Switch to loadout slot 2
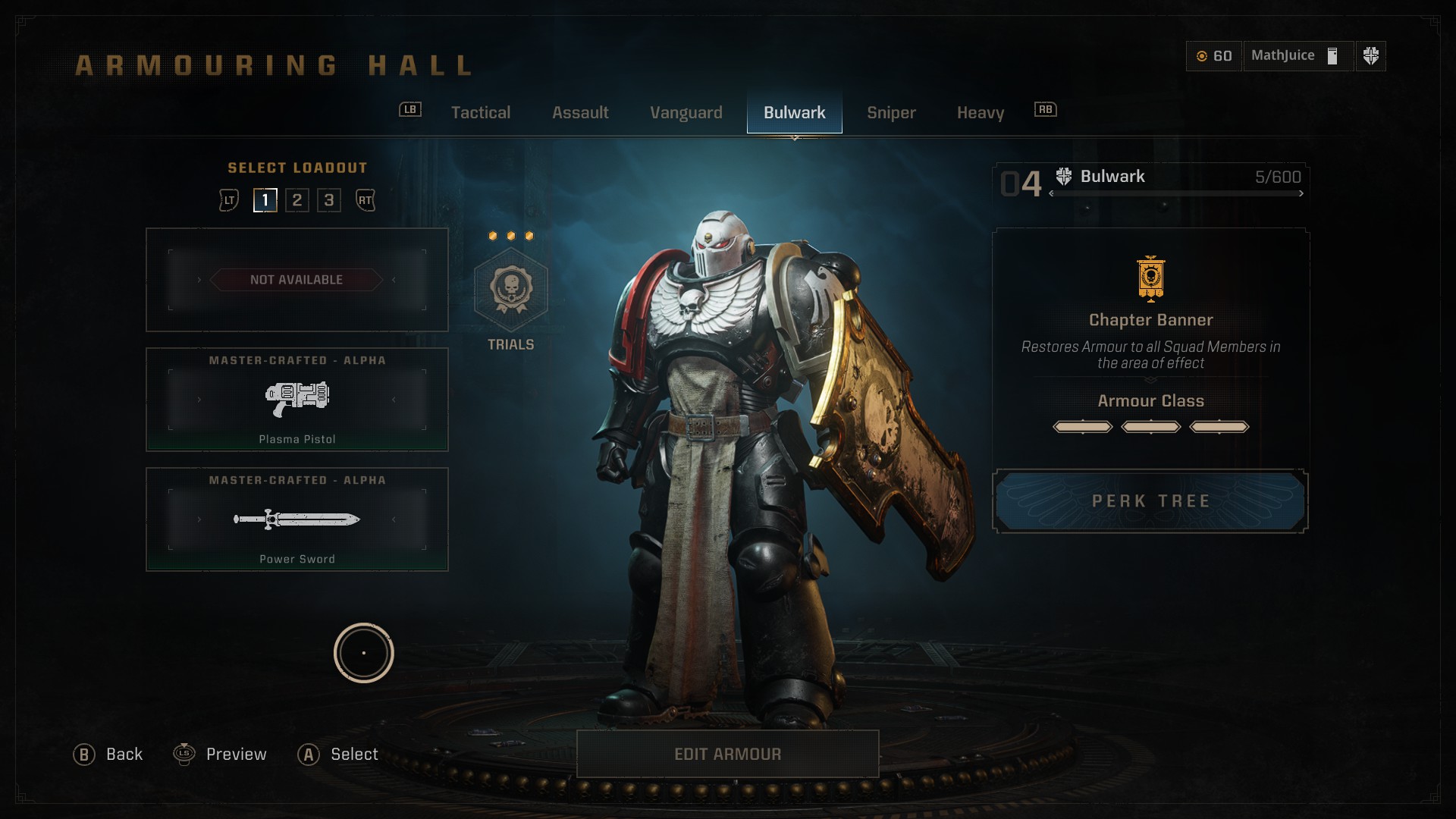 [x=297, y=200]
